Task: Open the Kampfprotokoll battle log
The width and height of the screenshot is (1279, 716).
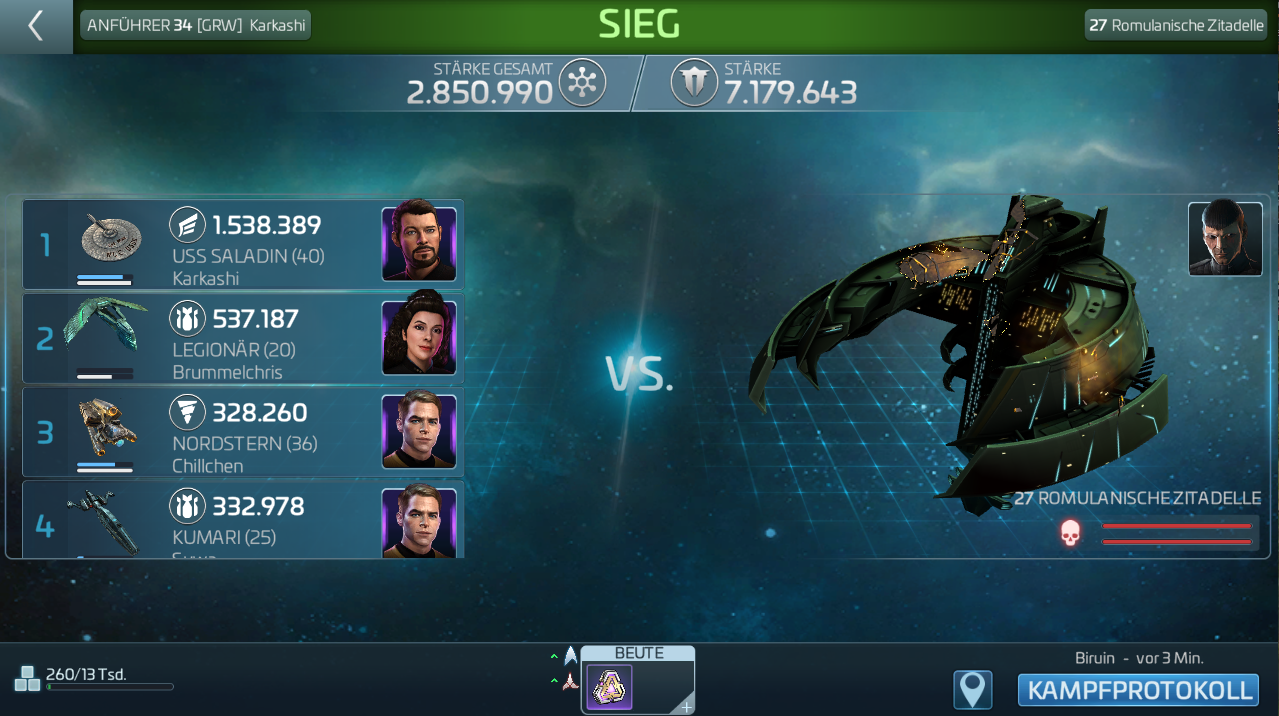Action: click(1138, 690)
